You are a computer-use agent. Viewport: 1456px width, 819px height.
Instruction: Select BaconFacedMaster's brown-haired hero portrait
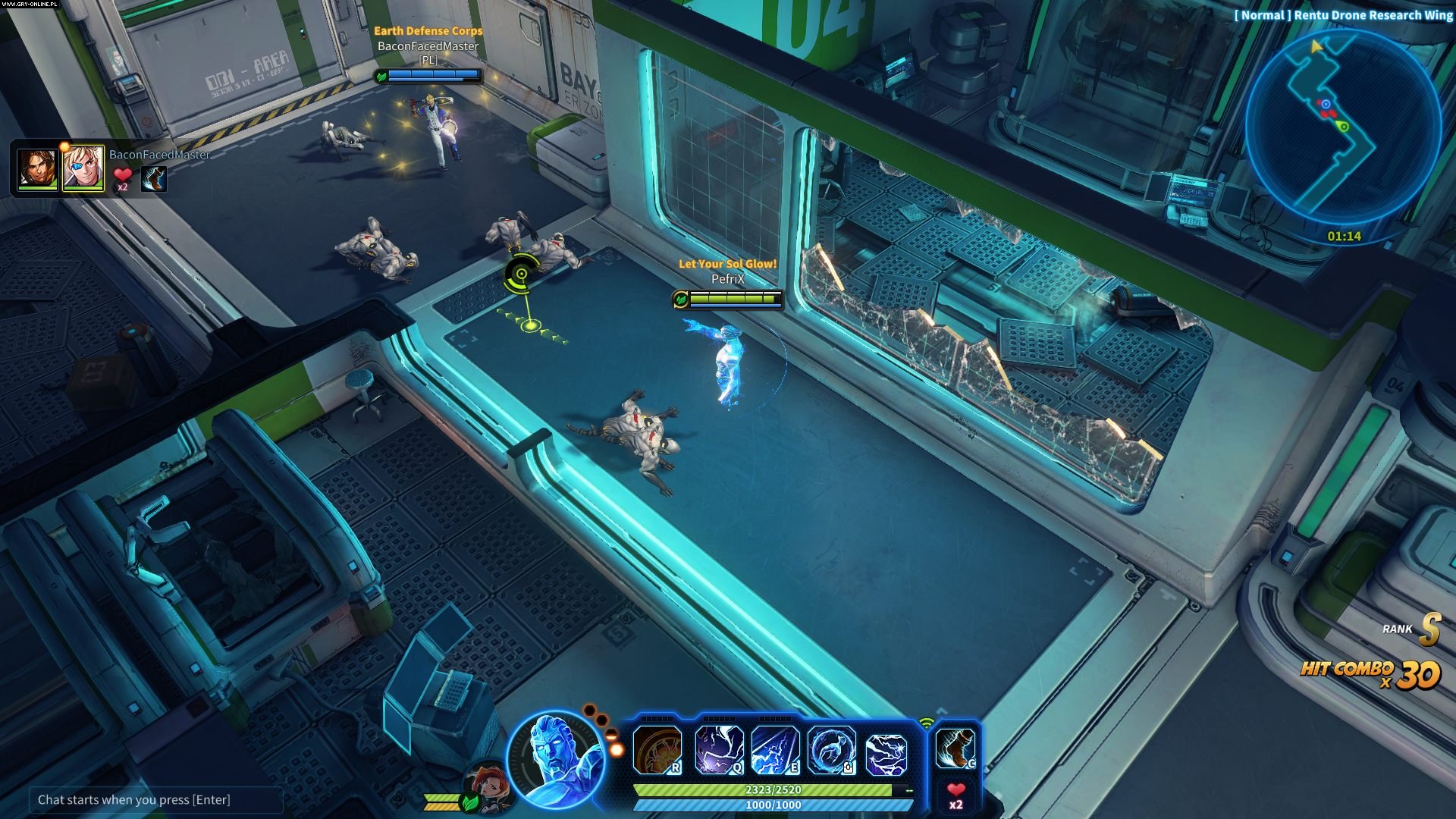(x=37, y=168)
